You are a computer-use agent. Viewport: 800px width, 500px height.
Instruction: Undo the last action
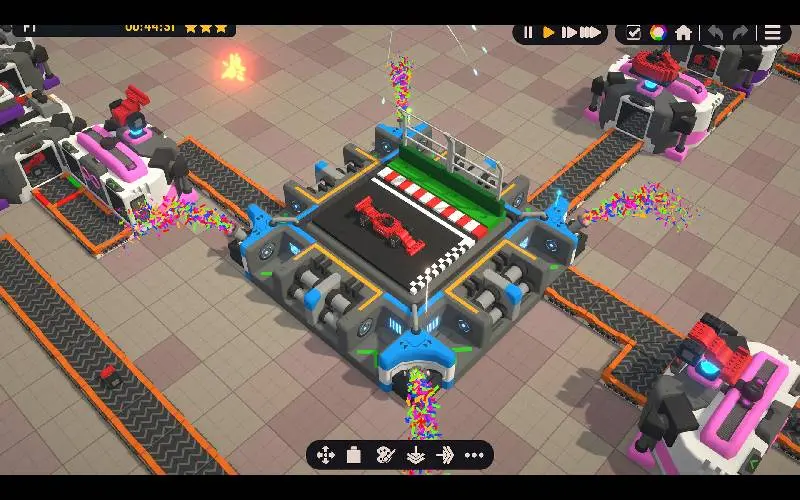tap(716, 32)
